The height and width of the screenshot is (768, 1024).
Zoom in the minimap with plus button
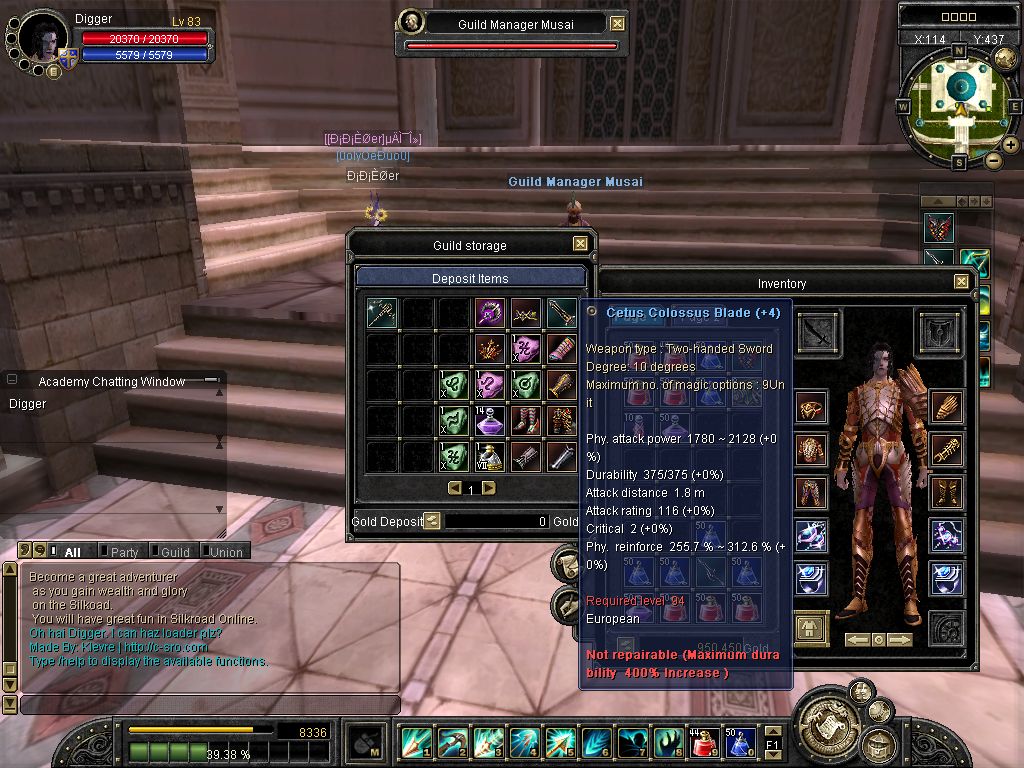1011,145
